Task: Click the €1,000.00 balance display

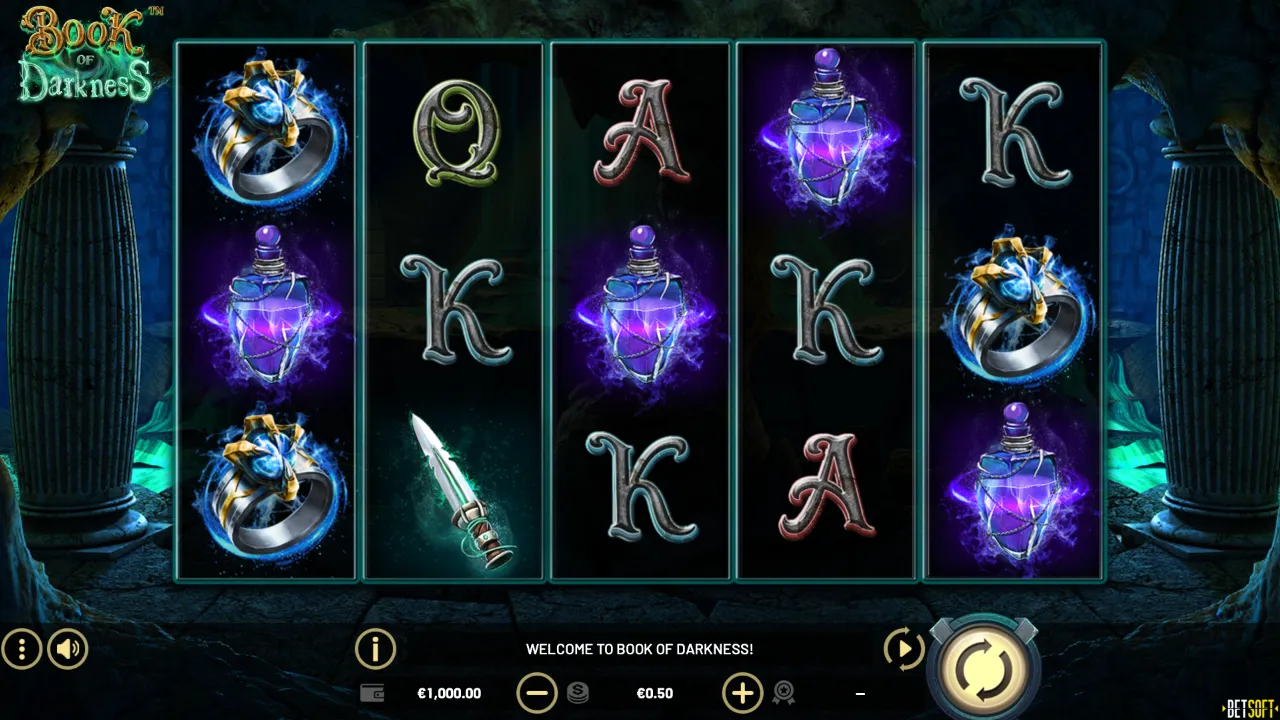Action: 449,693
